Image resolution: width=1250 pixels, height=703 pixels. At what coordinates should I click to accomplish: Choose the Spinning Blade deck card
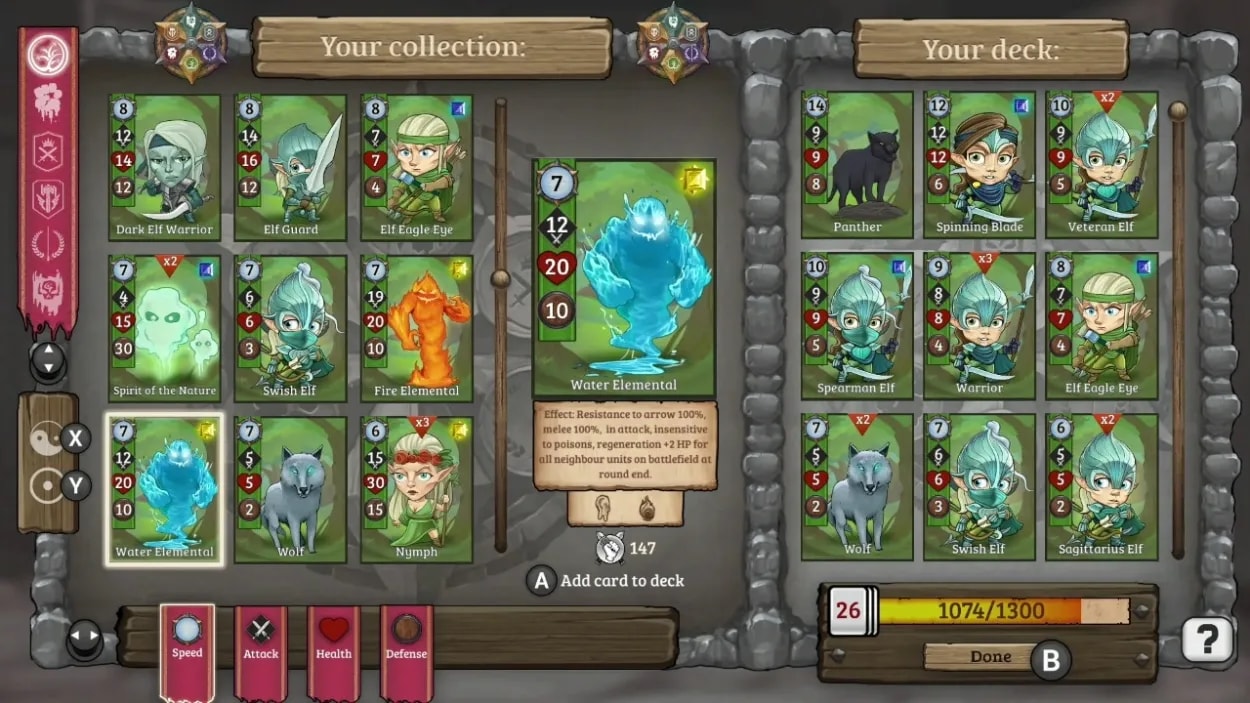(x=980, y=164)
